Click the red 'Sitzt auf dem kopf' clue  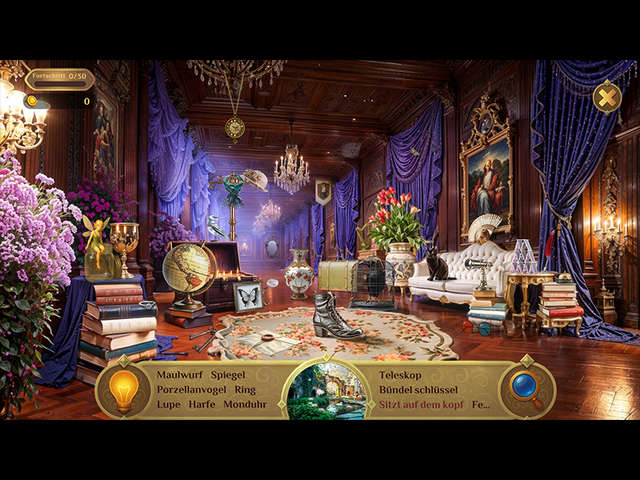tap(421, 404)
